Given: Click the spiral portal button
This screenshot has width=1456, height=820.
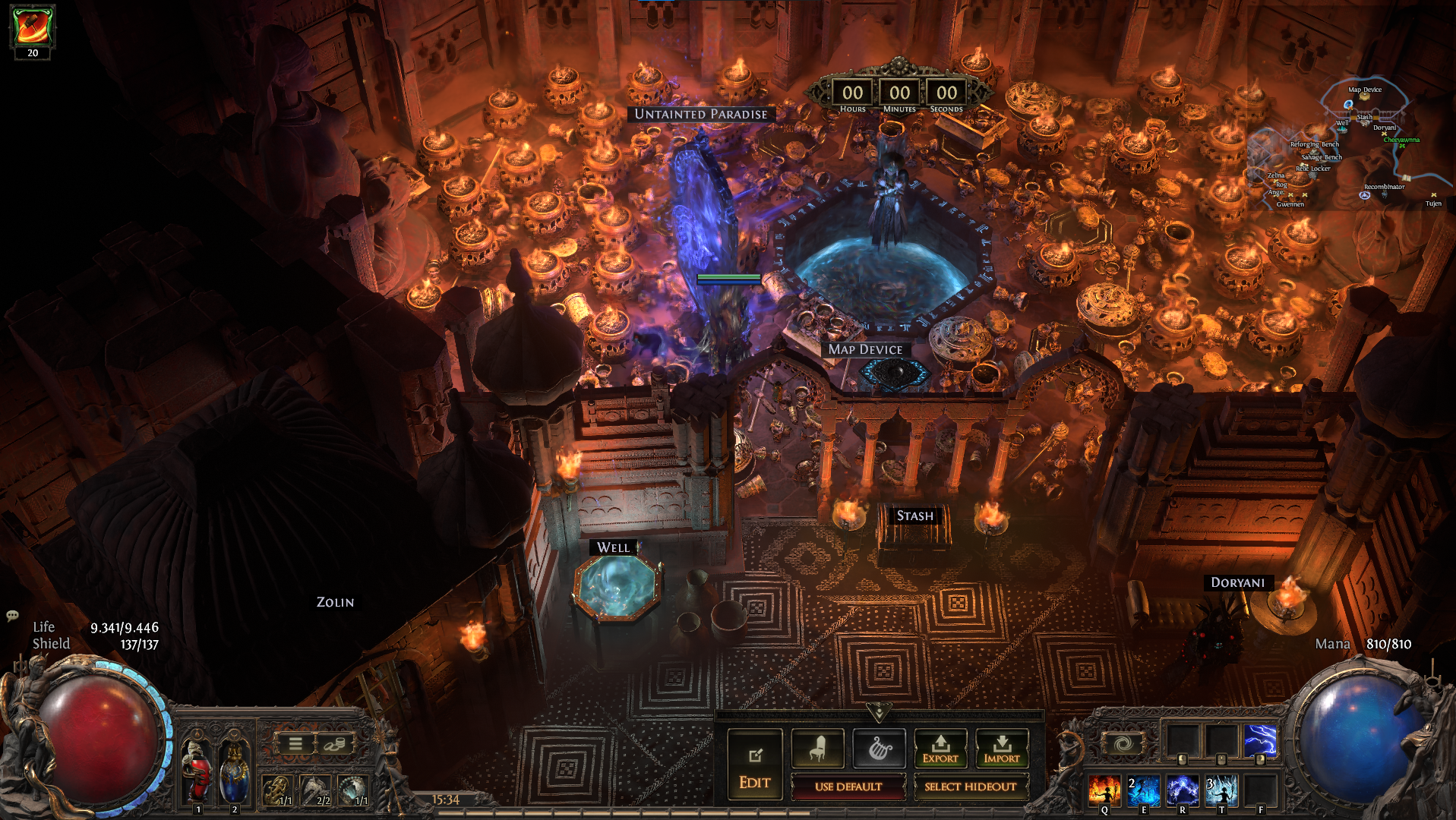Looking at the screenshot, I should [x=1123, y=743].
